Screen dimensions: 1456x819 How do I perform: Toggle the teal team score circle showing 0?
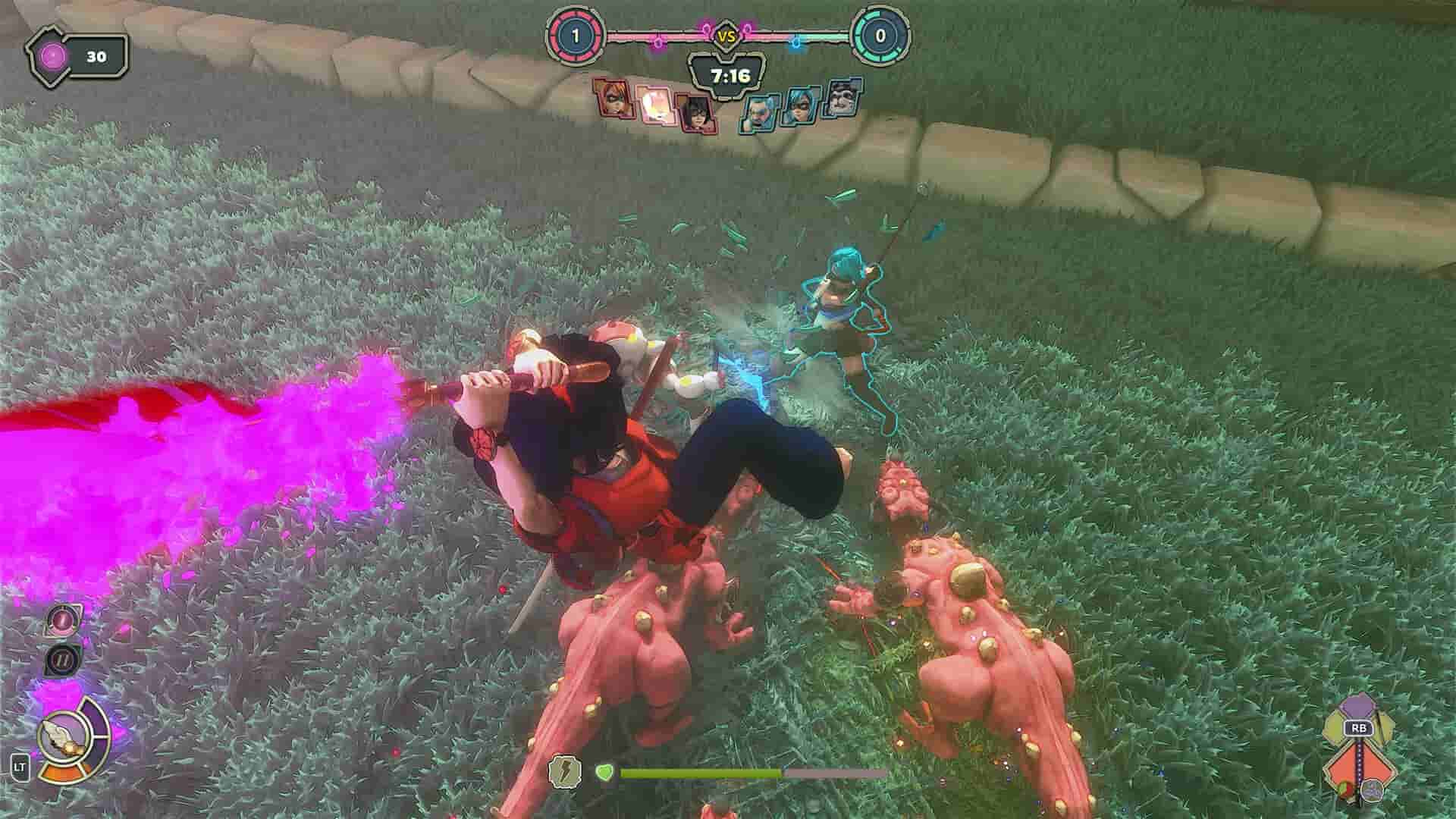(880, 33)
